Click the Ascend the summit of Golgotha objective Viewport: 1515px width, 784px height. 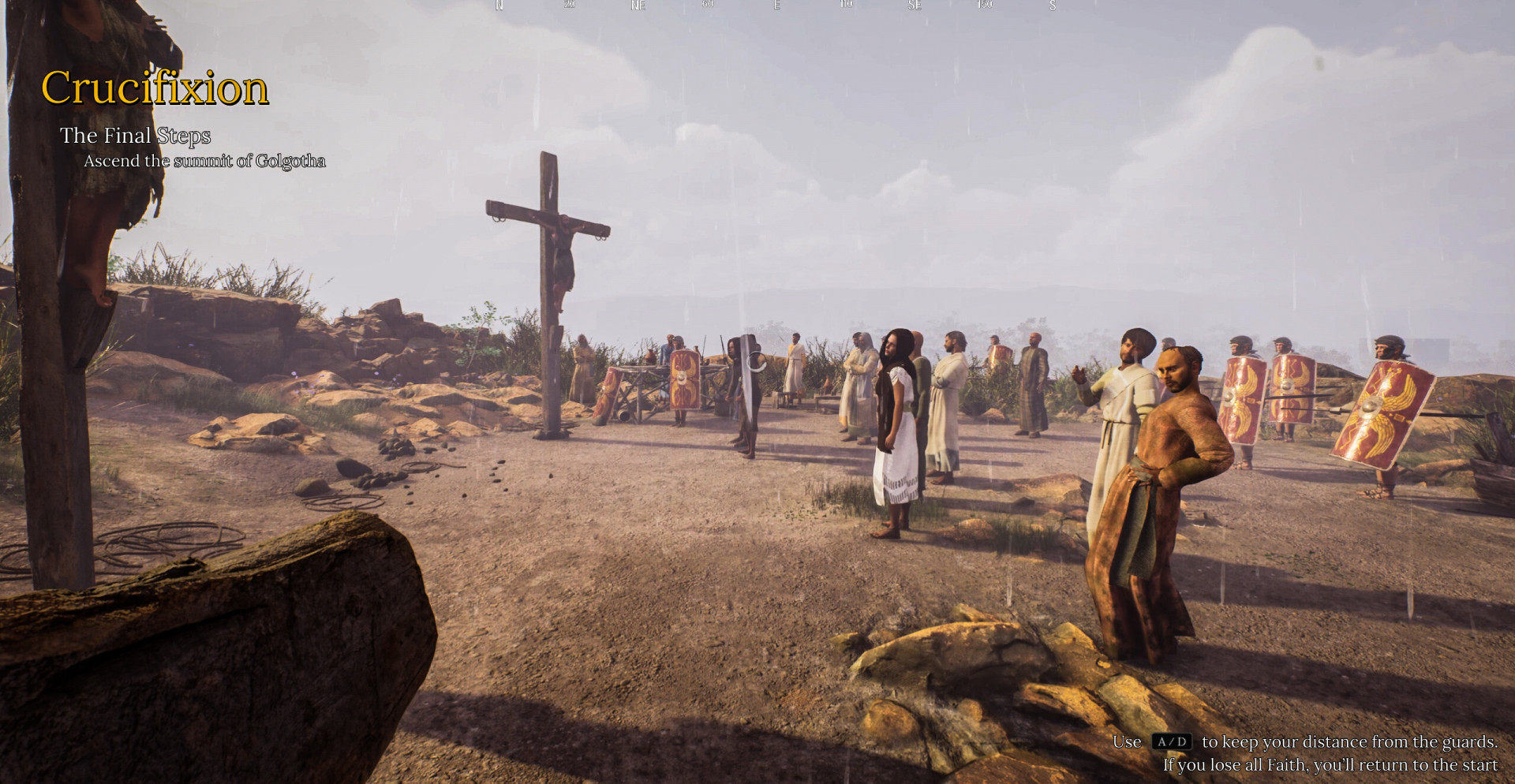tap(204, 161)
